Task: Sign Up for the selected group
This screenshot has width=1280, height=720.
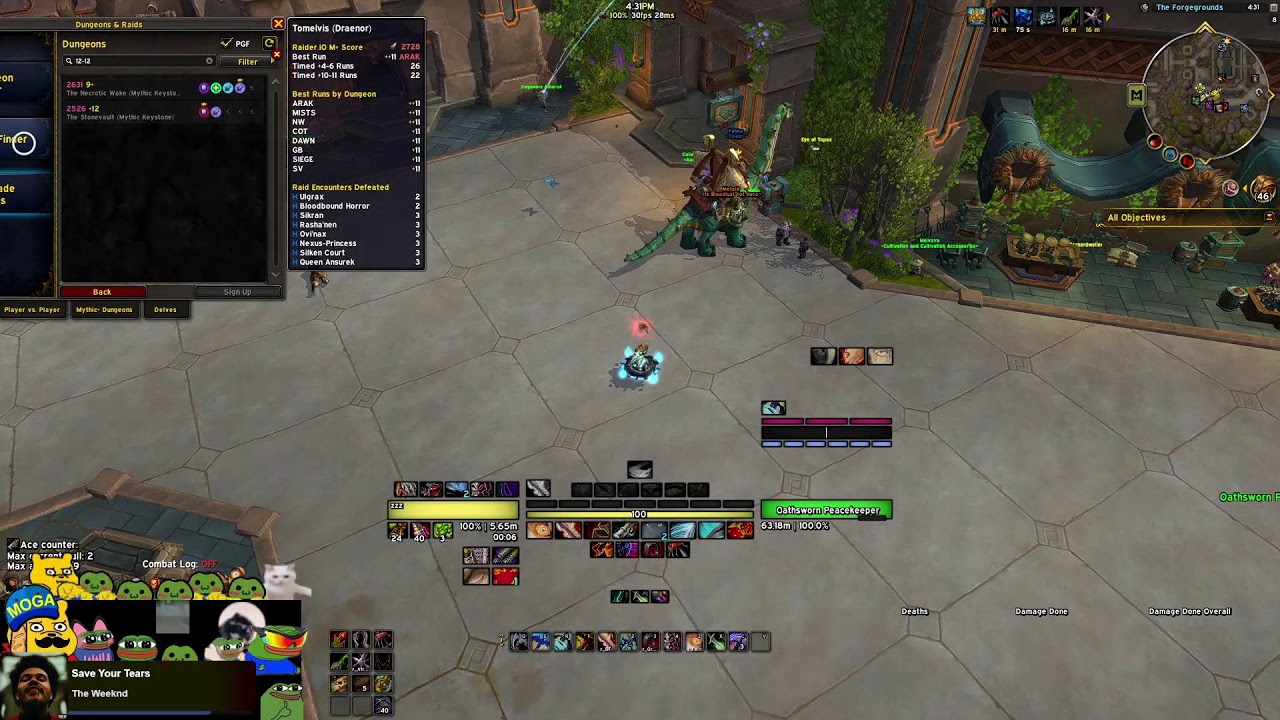Action: point(237,292)
